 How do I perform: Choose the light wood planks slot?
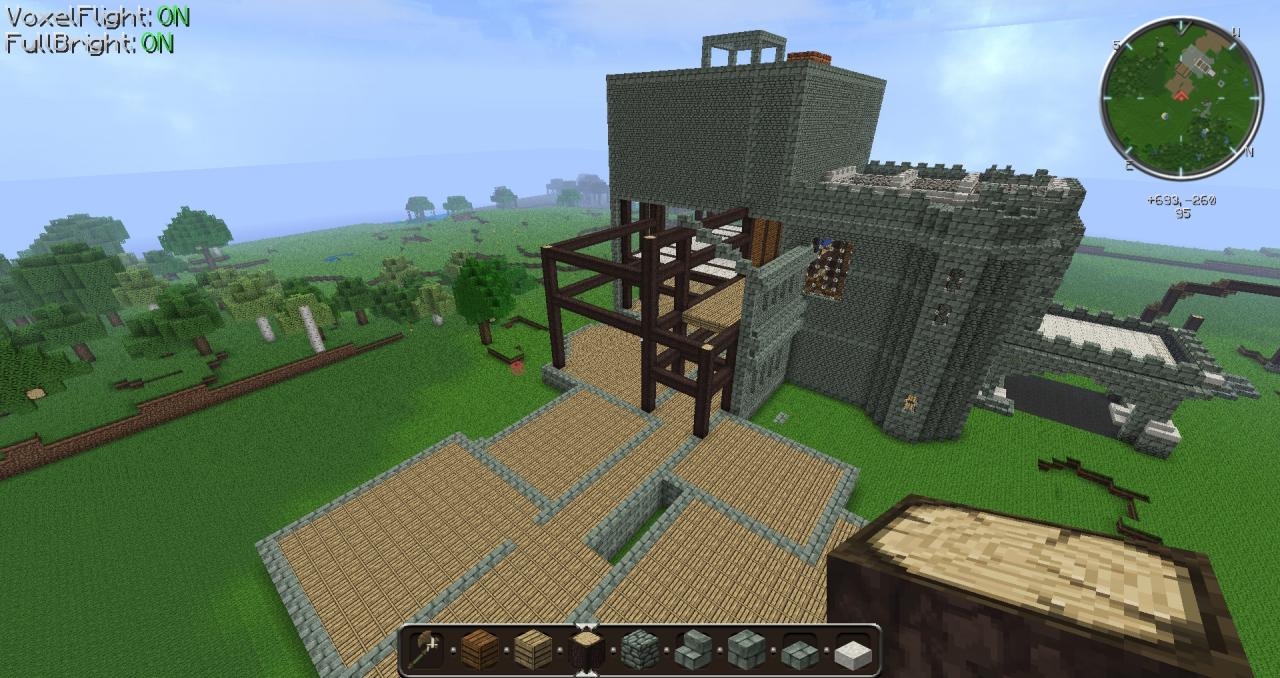[533, 650]
